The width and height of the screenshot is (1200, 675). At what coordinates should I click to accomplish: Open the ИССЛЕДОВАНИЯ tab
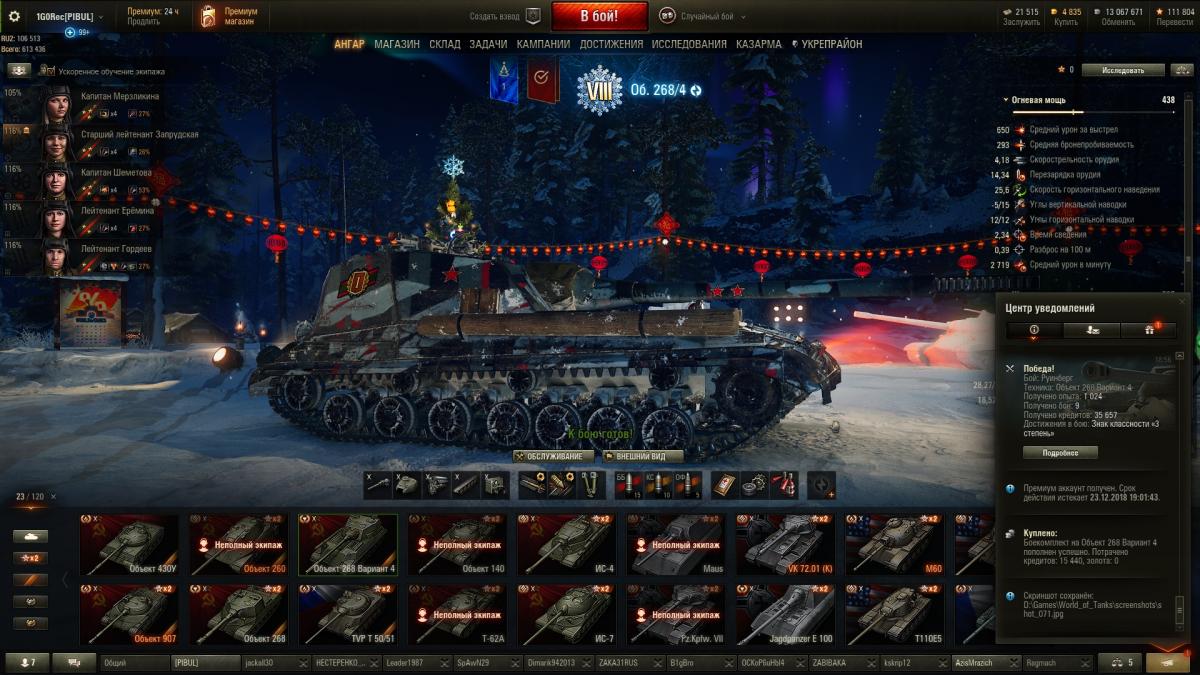click(x=689, y=44)
